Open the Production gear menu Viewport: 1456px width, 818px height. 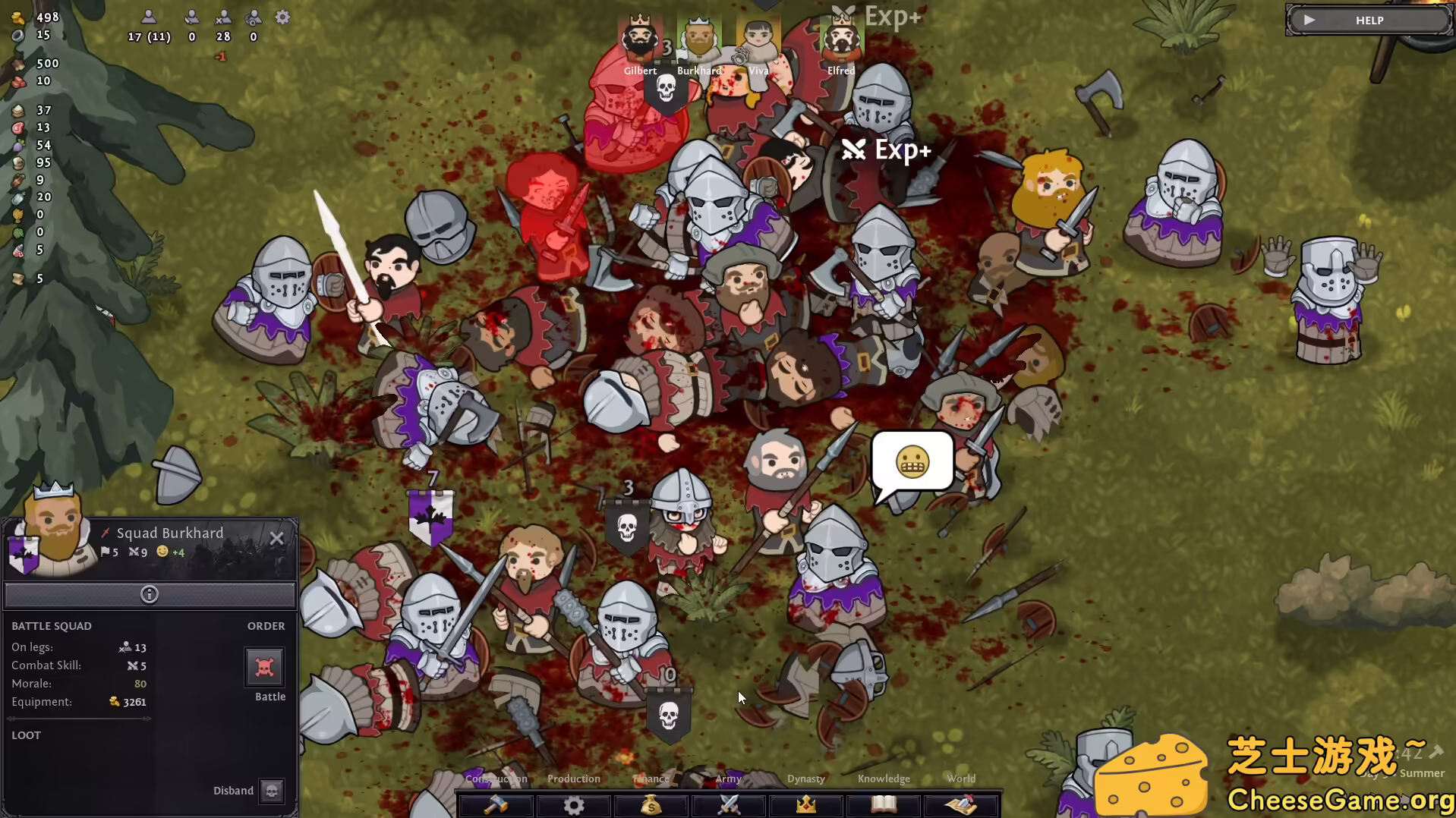(x=574, y=804)
